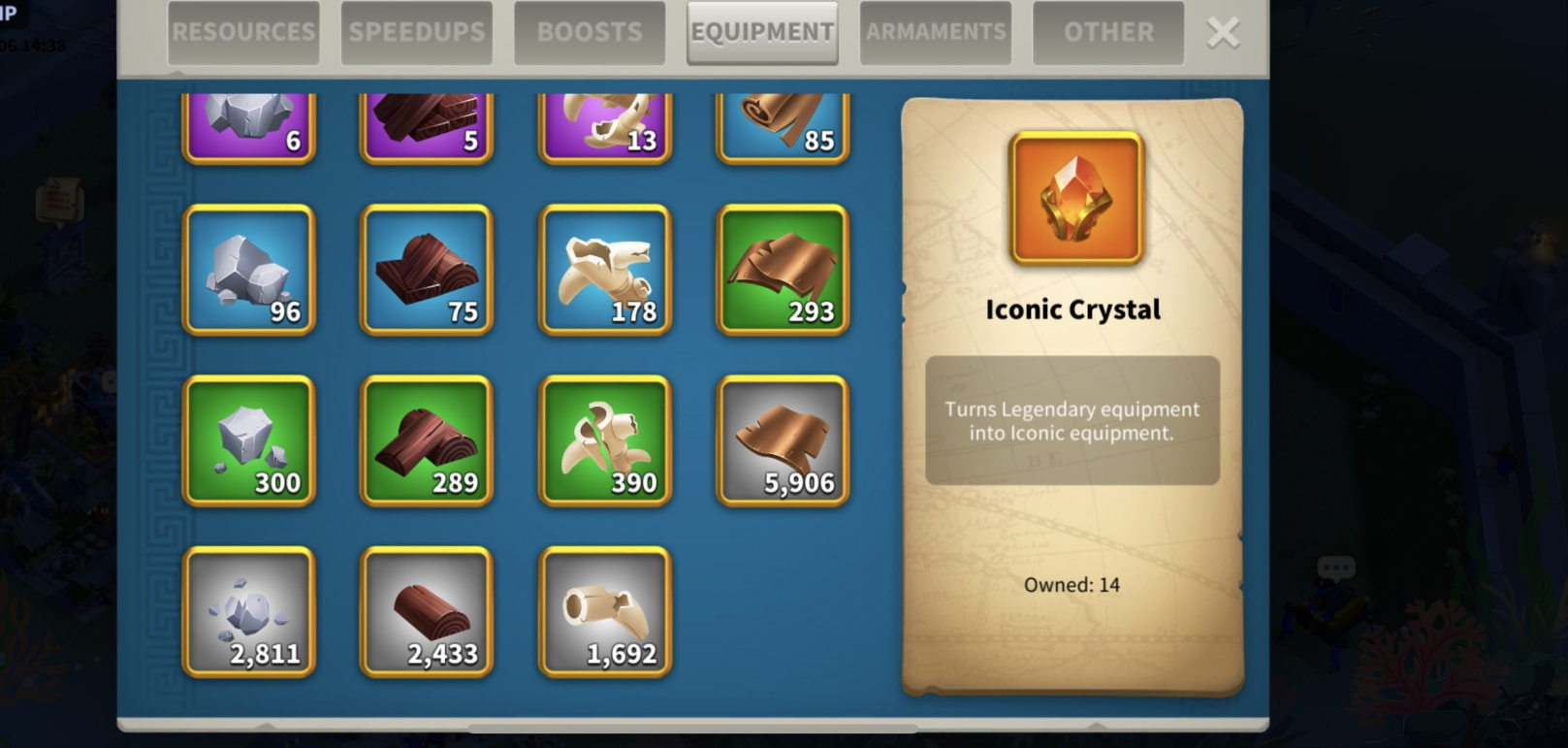Switch to the Armaments tab
The height and width of the screenshot is (748, 1568).
[x=936, y=33]
